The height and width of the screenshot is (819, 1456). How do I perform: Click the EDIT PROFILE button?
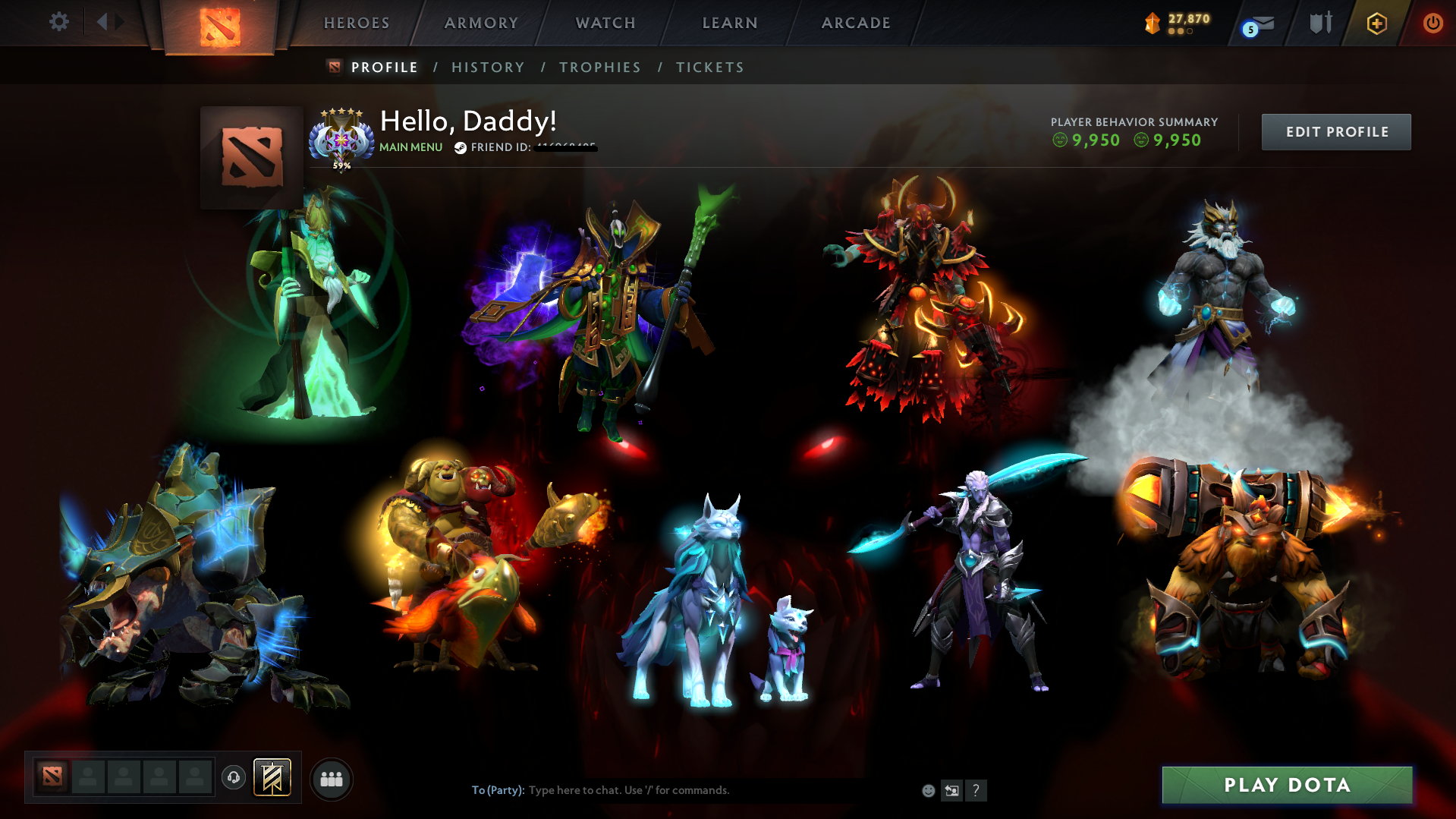point(1335,131)
